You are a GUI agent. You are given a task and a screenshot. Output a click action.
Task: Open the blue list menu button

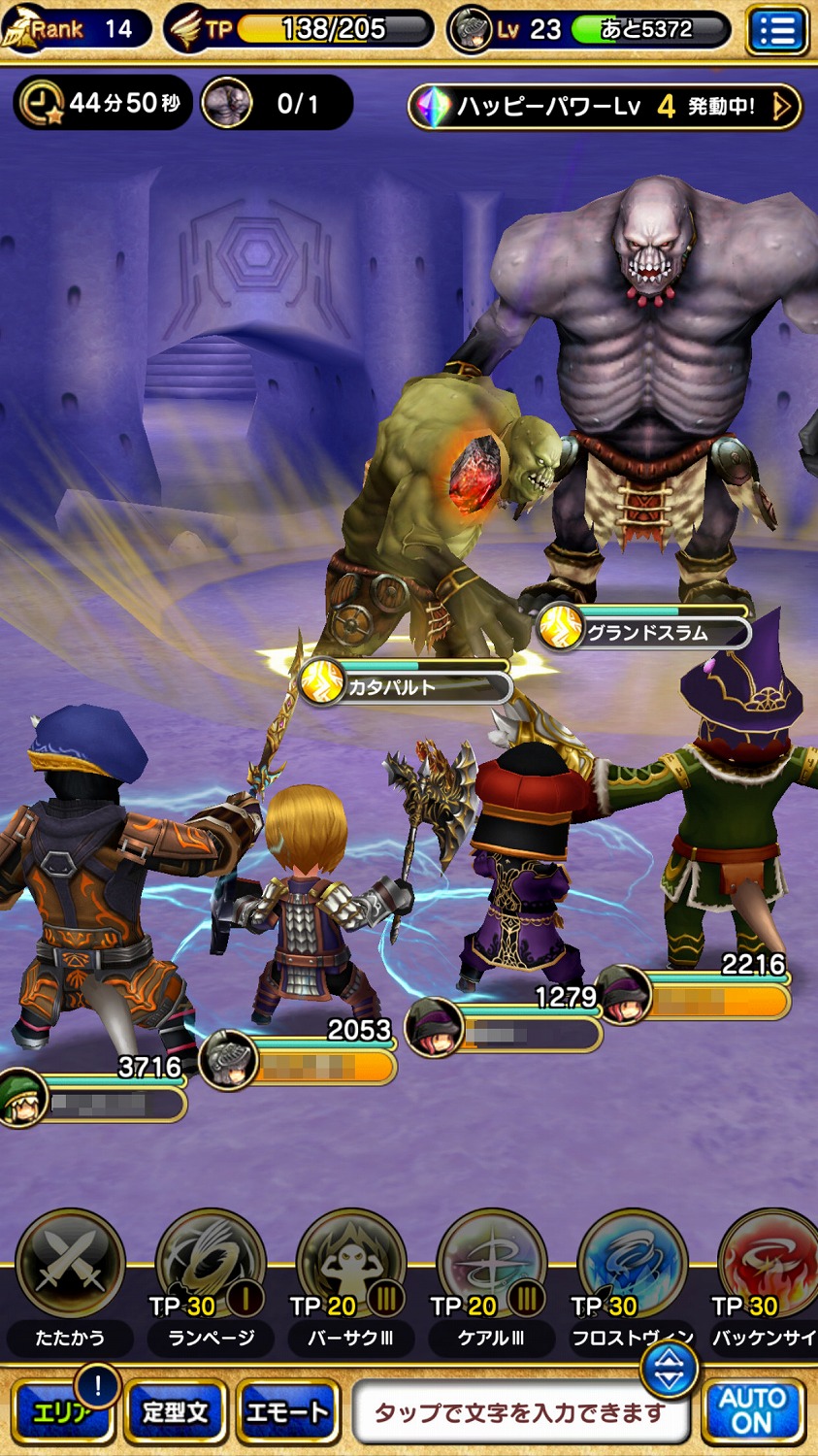[x=777, y=31]
